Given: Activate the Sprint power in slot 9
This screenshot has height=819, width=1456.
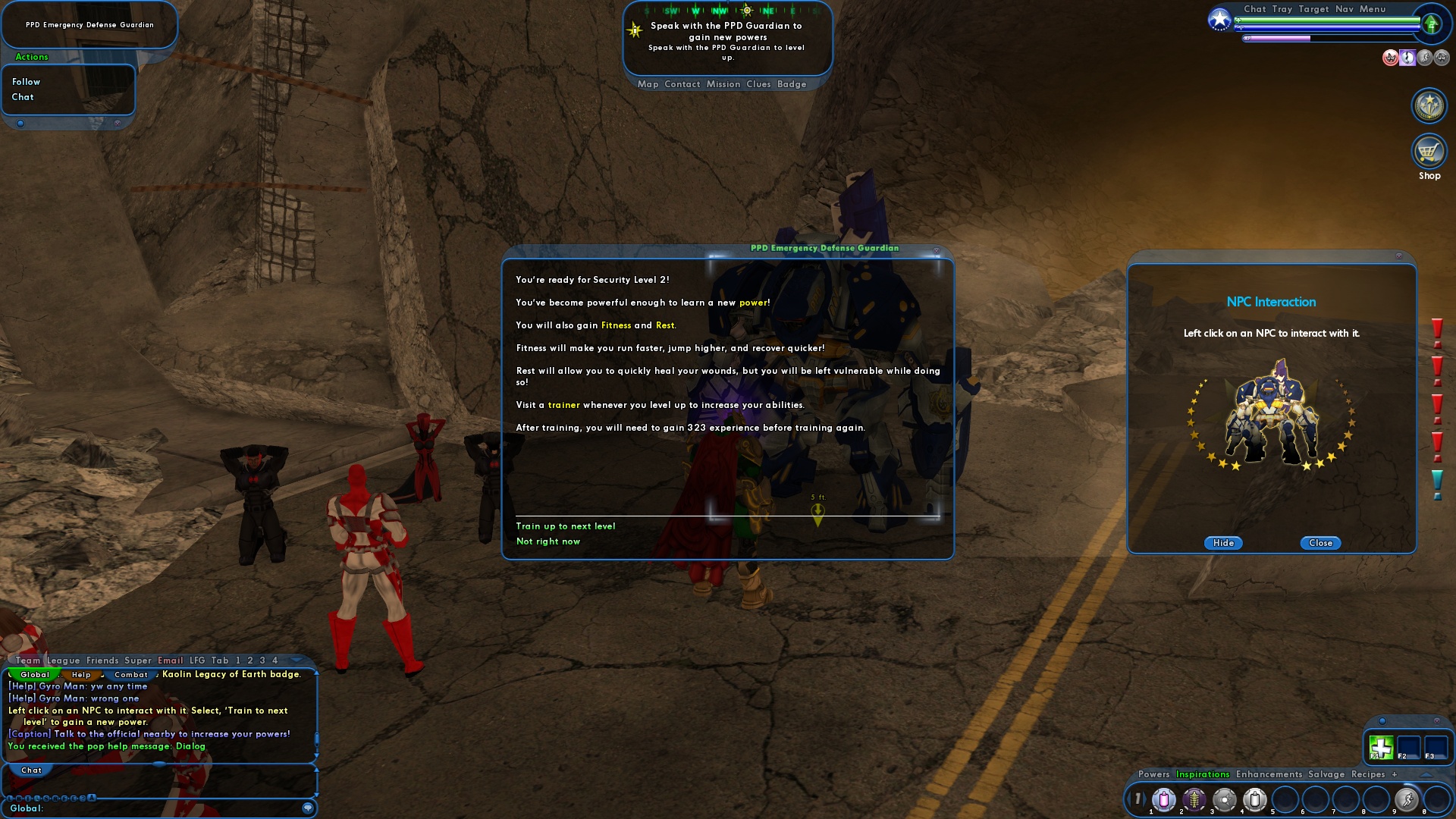Looking at the screenshot, I should [x=1407, y=799].
